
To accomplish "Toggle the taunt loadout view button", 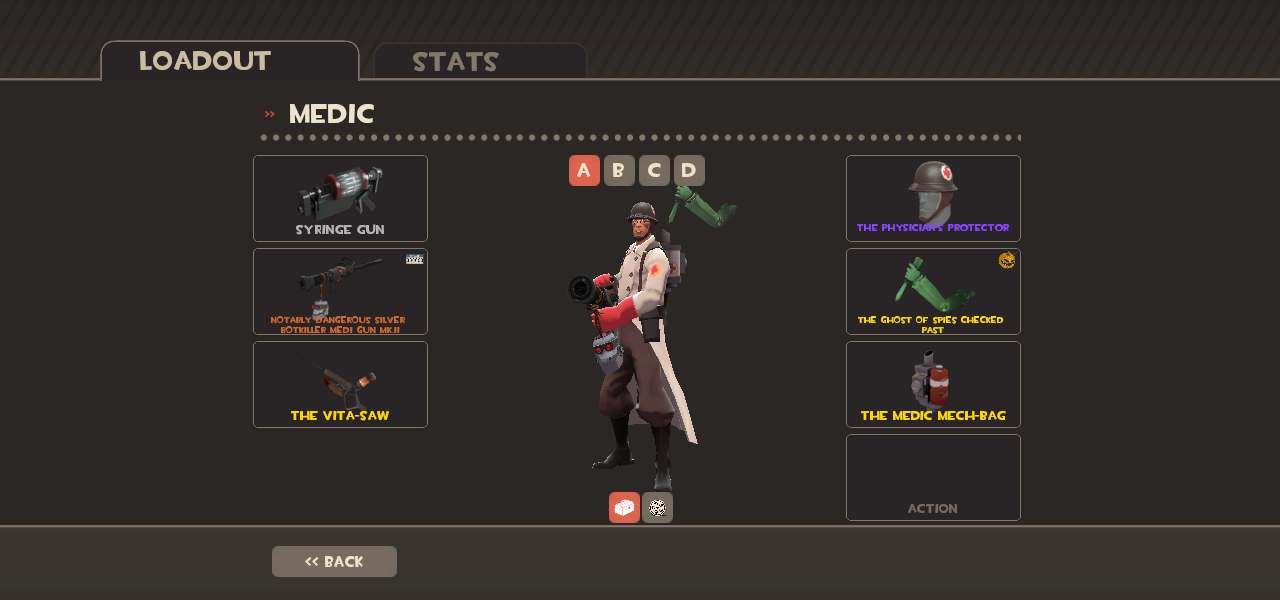I will pyautogui.click(x=657, y=507).
